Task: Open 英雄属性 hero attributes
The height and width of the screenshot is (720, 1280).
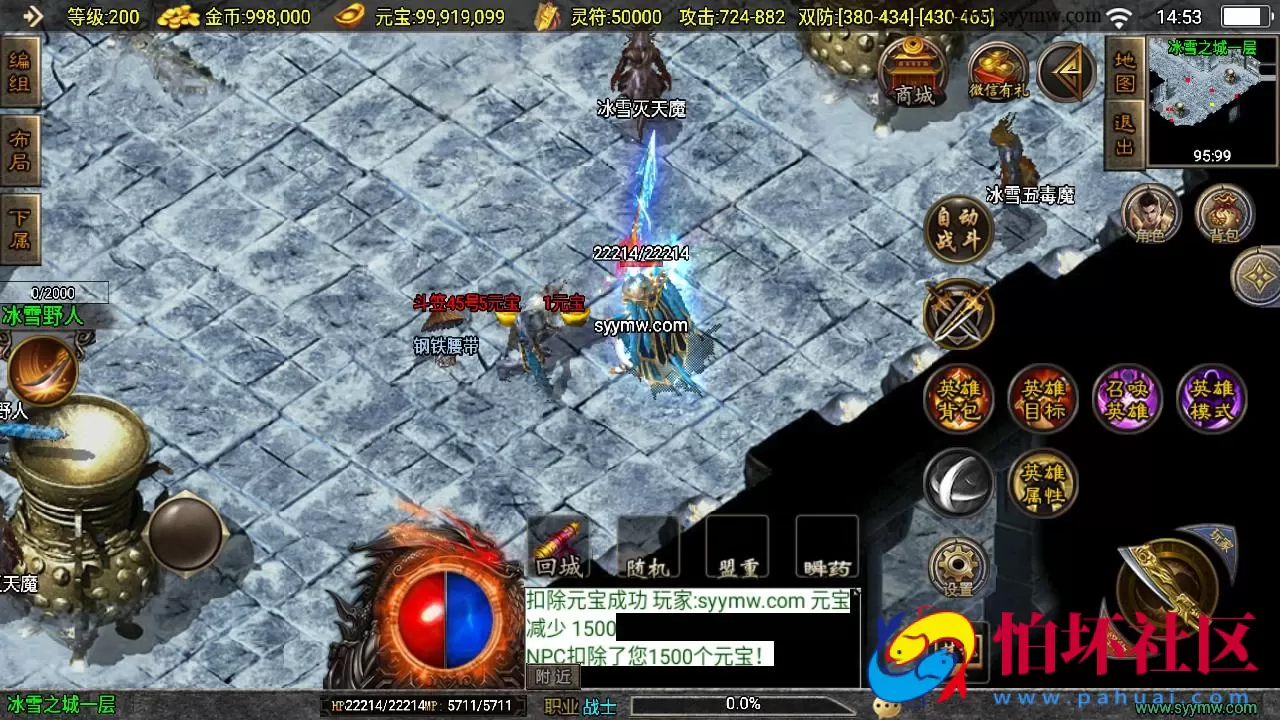Action: [x=1042, y=484]
